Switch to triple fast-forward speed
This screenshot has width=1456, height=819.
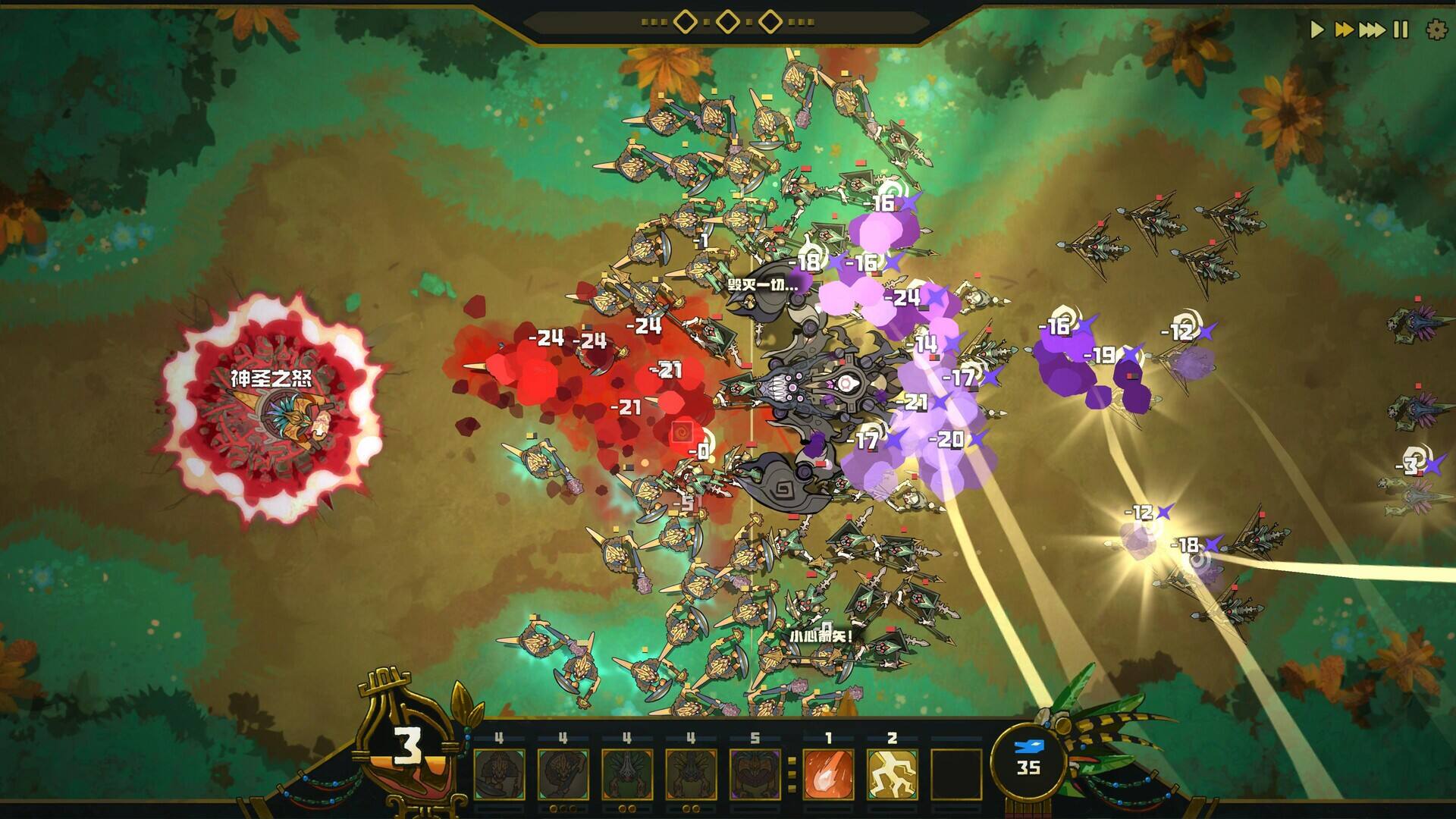tap(1372, 30)
